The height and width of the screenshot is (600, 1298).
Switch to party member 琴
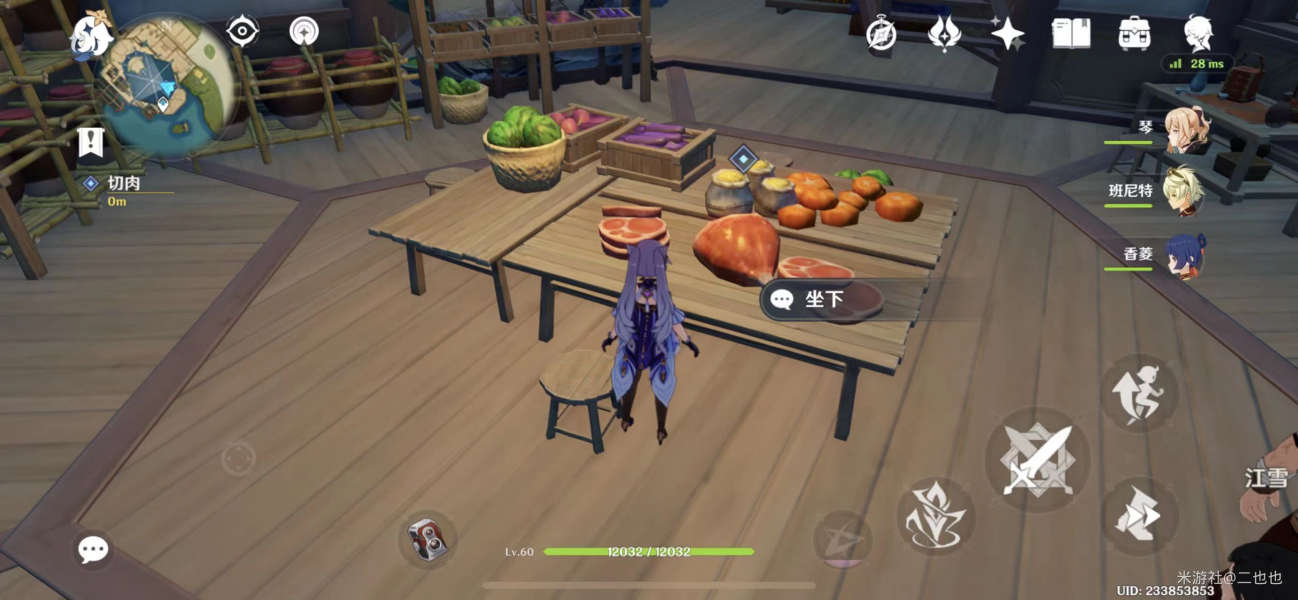[x=1184, y=131]
